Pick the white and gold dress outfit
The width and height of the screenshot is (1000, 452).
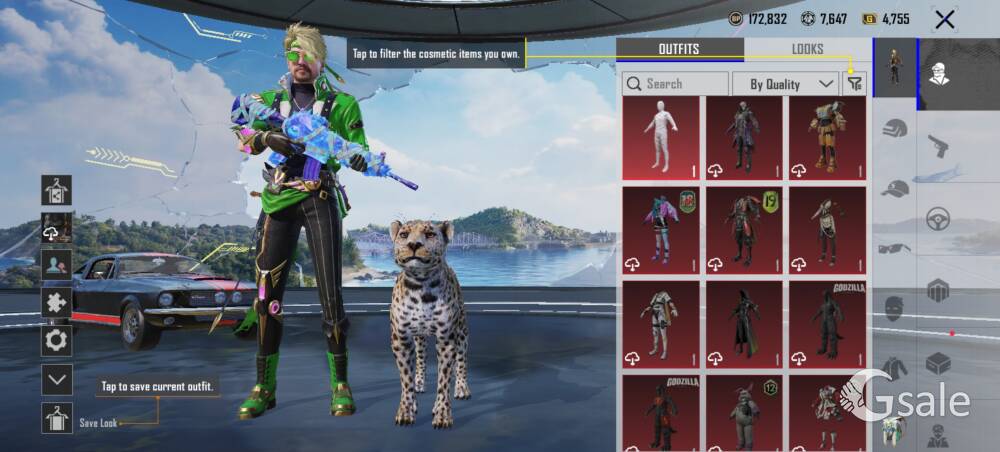[x=660, y=323]
